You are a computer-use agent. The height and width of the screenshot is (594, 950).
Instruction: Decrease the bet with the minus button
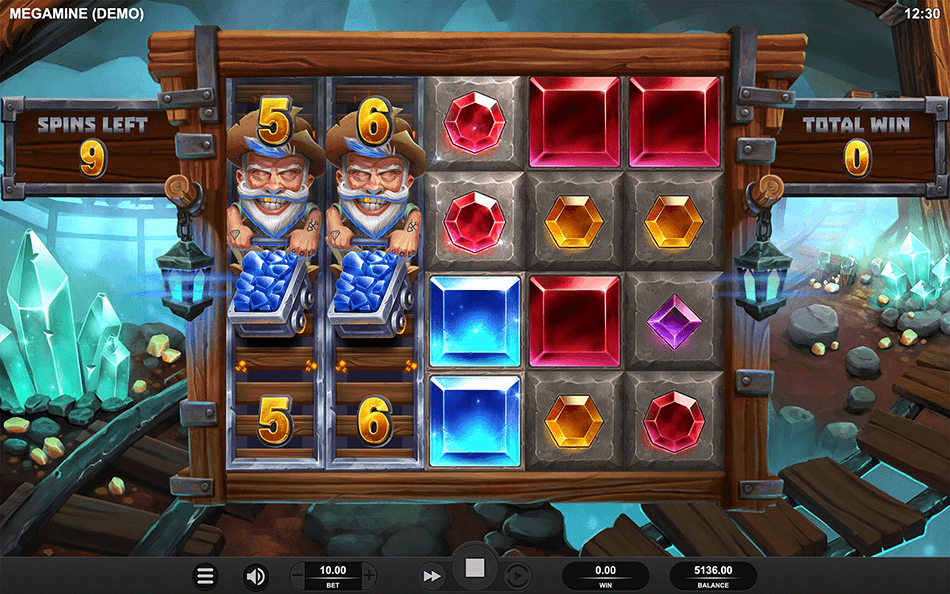299,575
